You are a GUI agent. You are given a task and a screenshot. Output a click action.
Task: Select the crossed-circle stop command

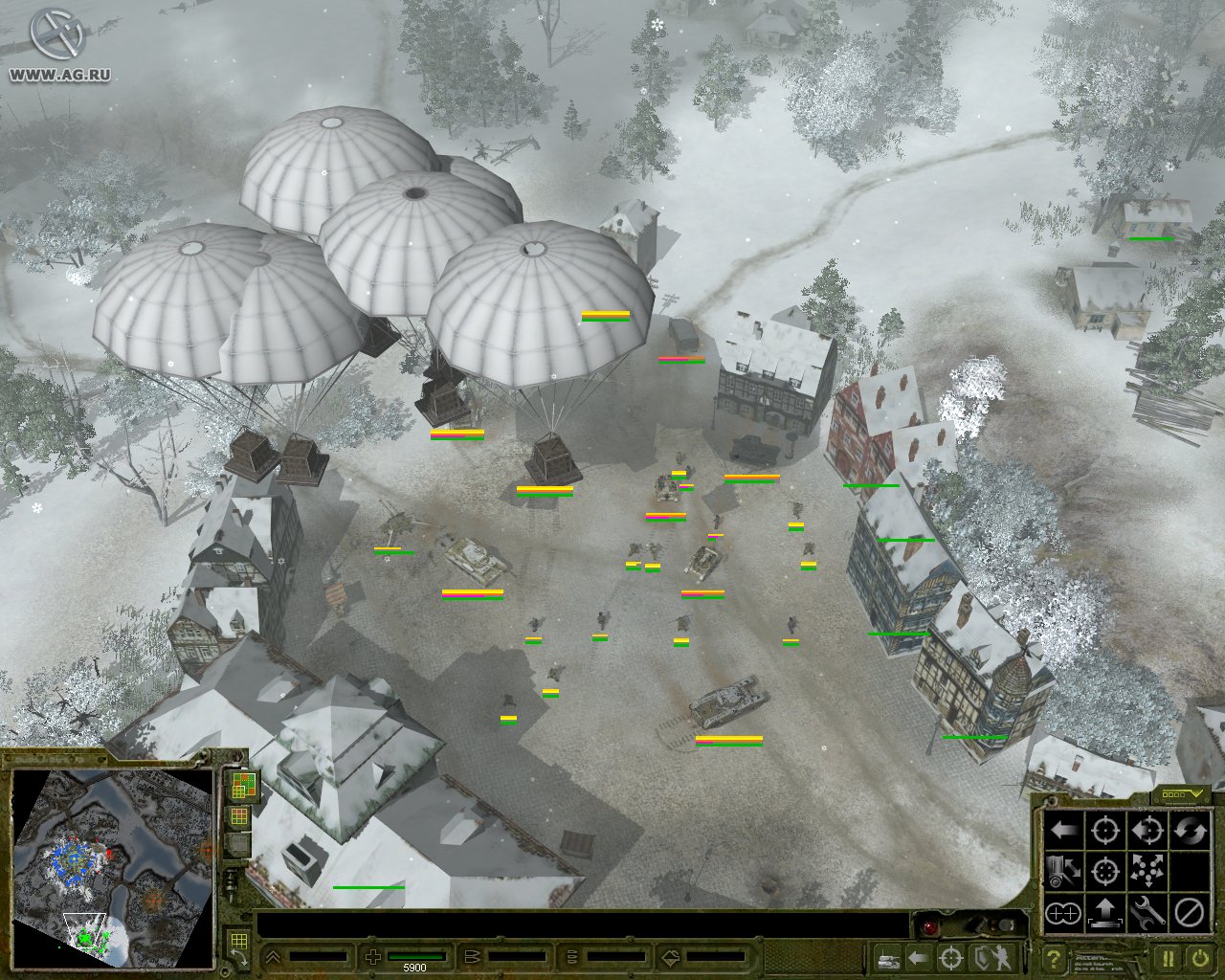(x=1190, y=914)
